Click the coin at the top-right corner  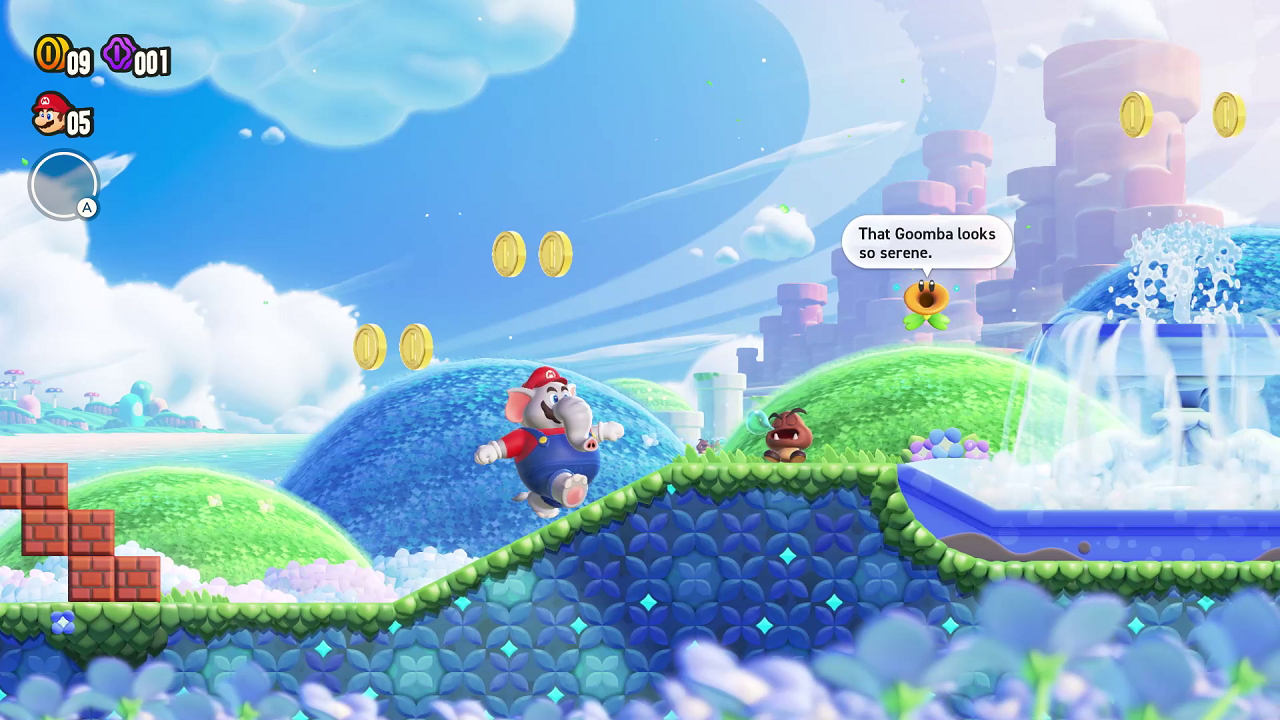pyautogui.click(x=1227, y=114)
